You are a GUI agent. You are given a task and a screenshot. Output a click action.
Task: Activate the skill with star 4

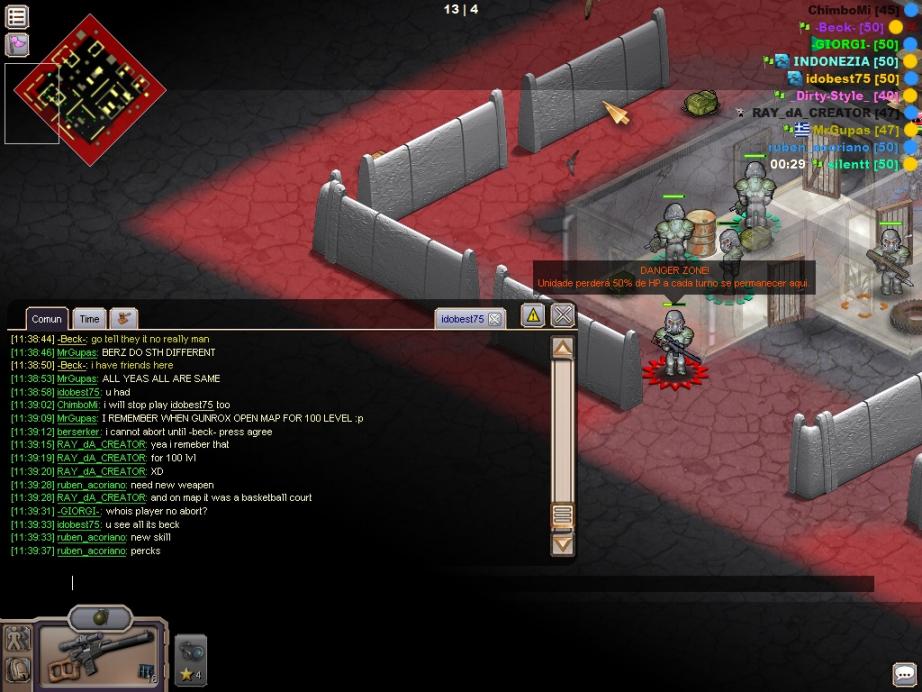click(190, 660)
